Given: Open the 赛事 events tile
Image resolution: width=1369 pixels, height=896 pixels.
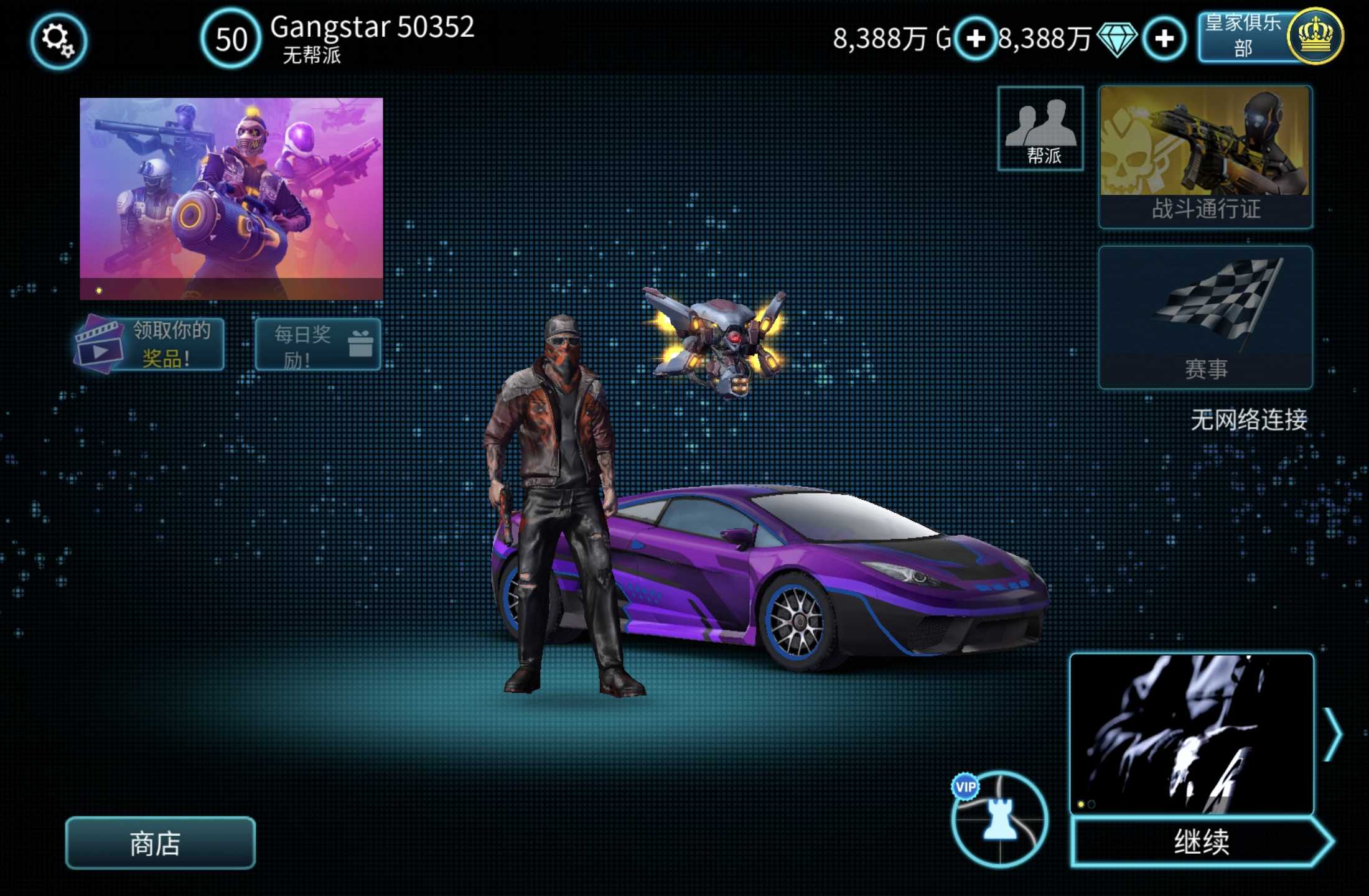Looking at the screenshot, I should pyautogui.click(x=1205, y=317).
